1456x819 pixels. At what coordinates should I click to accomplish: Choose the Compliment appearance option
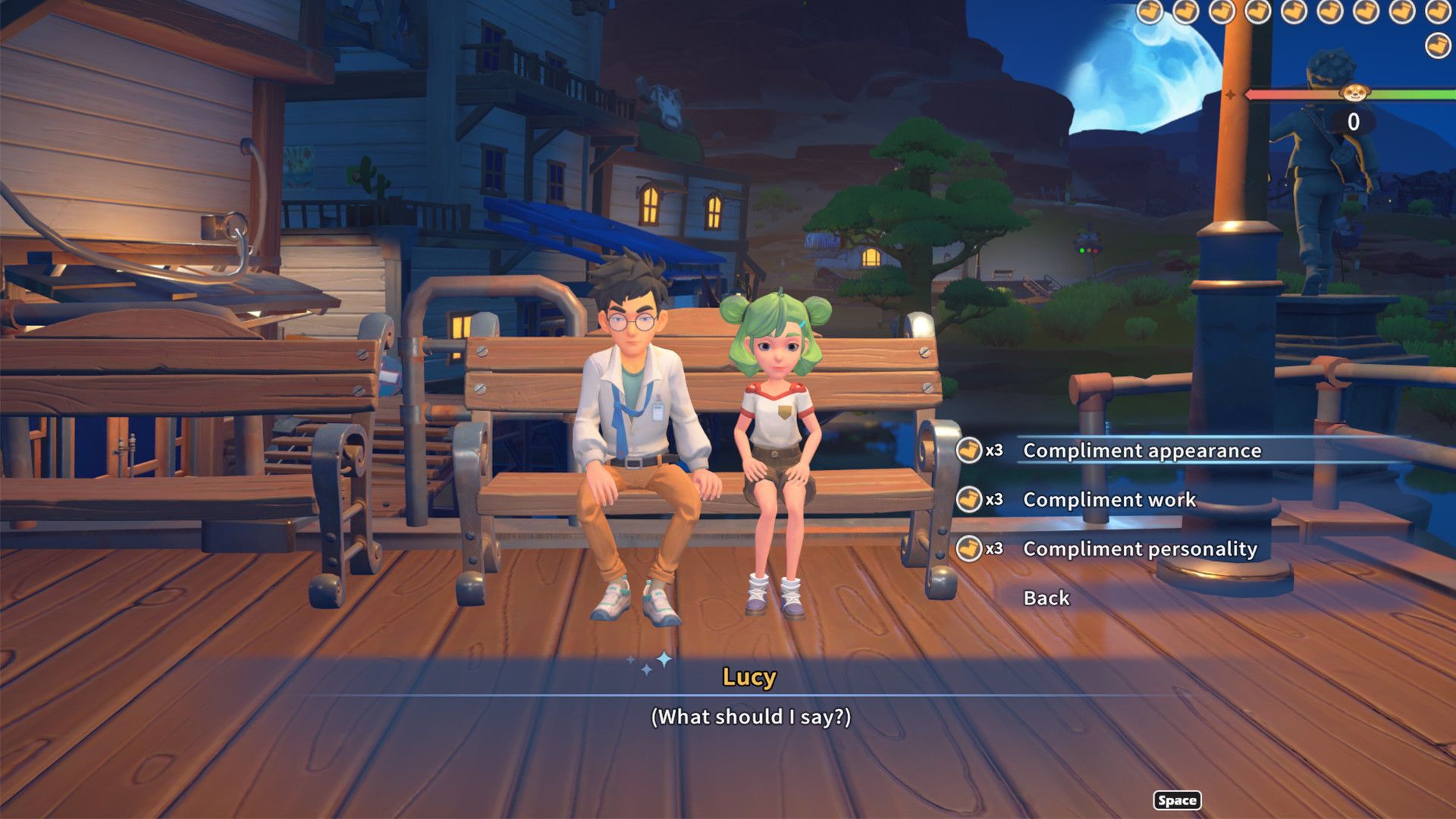(x=1141, y=450)
